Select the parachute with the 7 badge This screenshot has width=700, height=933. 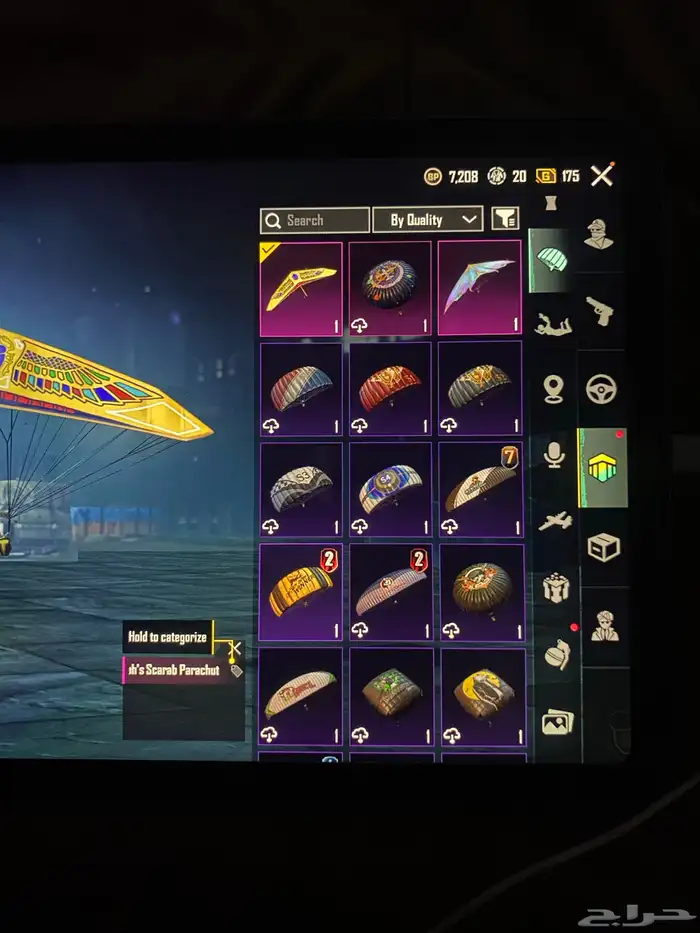(x=480, y=490)
